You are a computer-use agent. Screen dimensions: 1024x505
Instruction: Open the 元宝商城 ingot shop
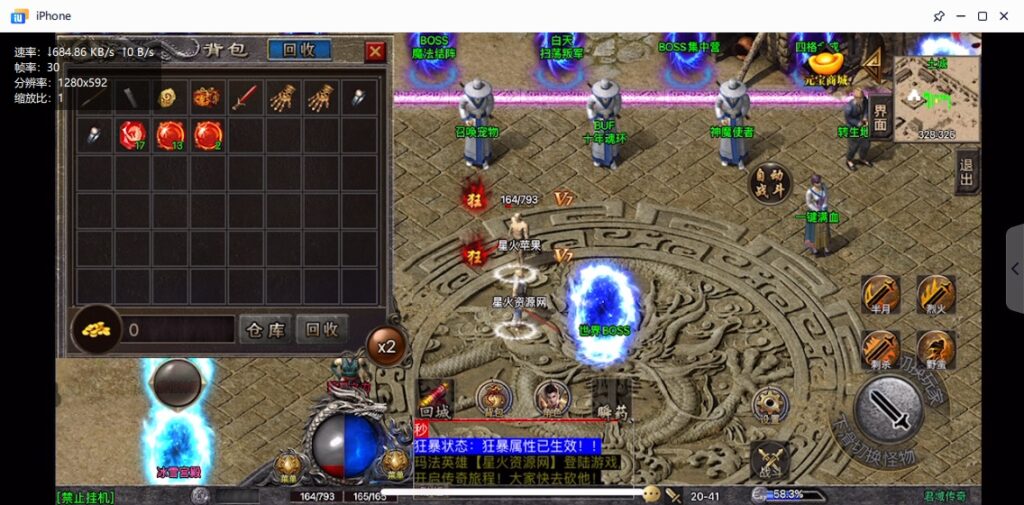point(826,65)
